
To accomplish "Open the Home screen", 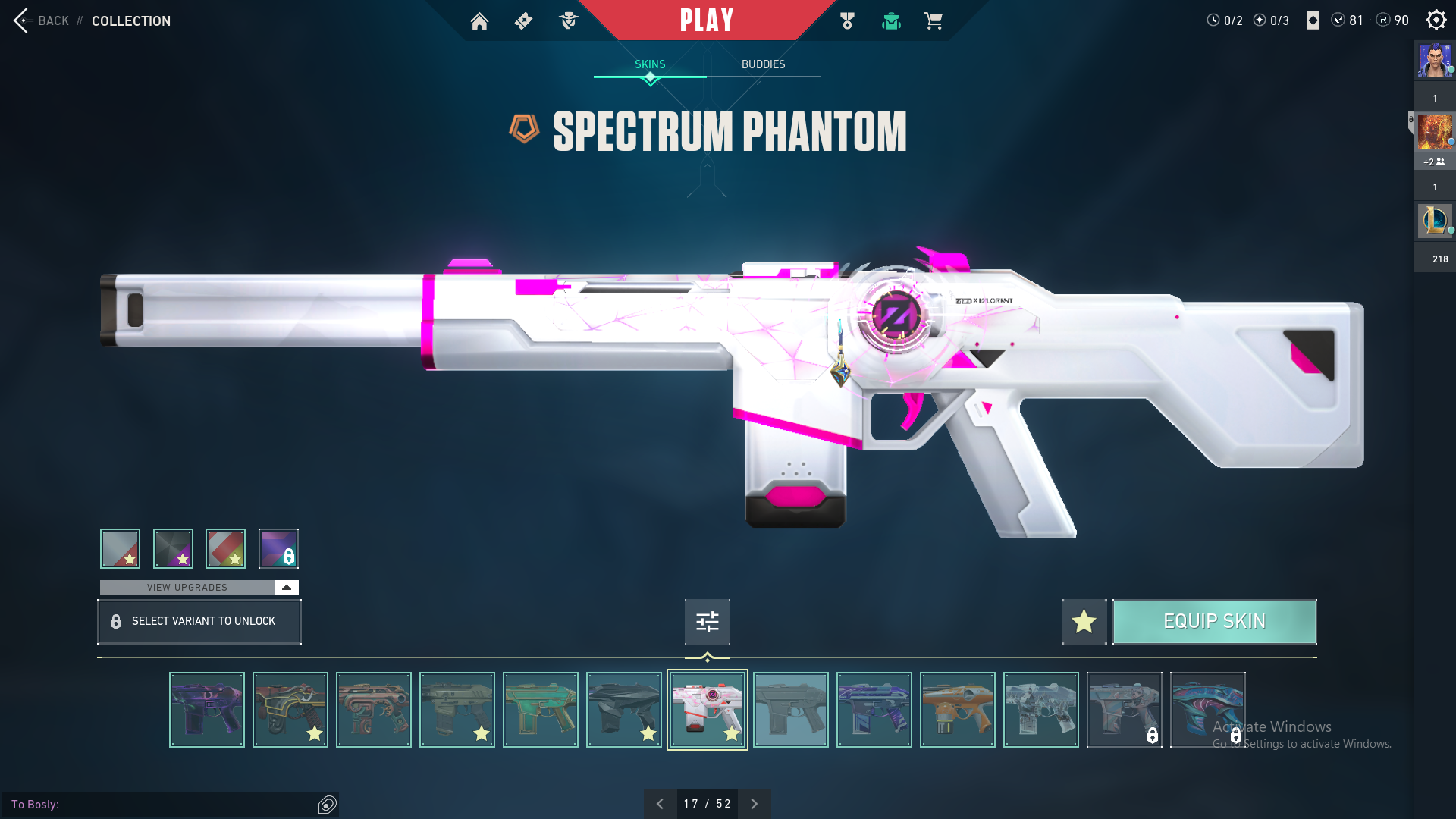I will pyautogui.click(x=479, y=21).
